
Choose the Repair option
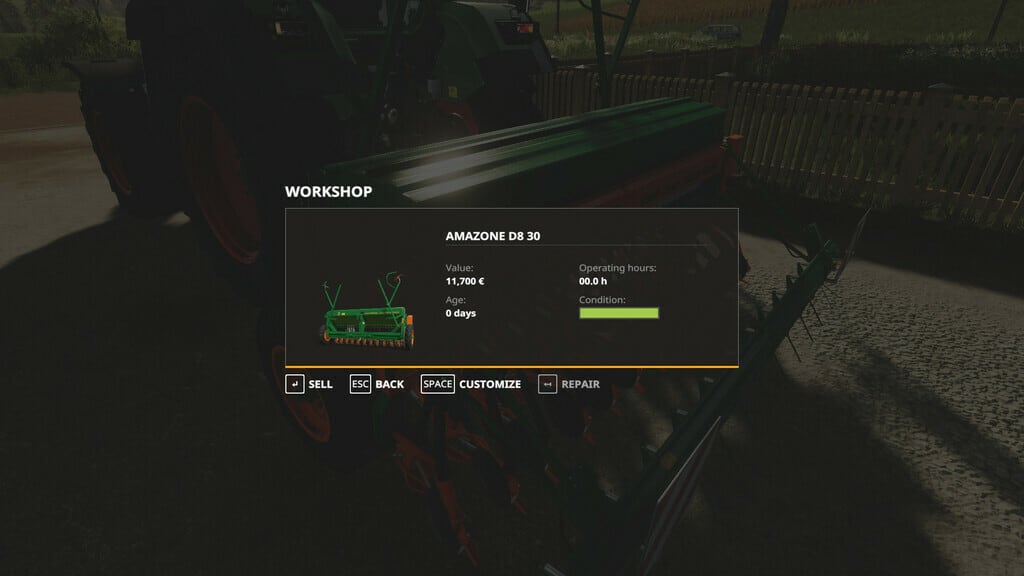coord(569,384)
